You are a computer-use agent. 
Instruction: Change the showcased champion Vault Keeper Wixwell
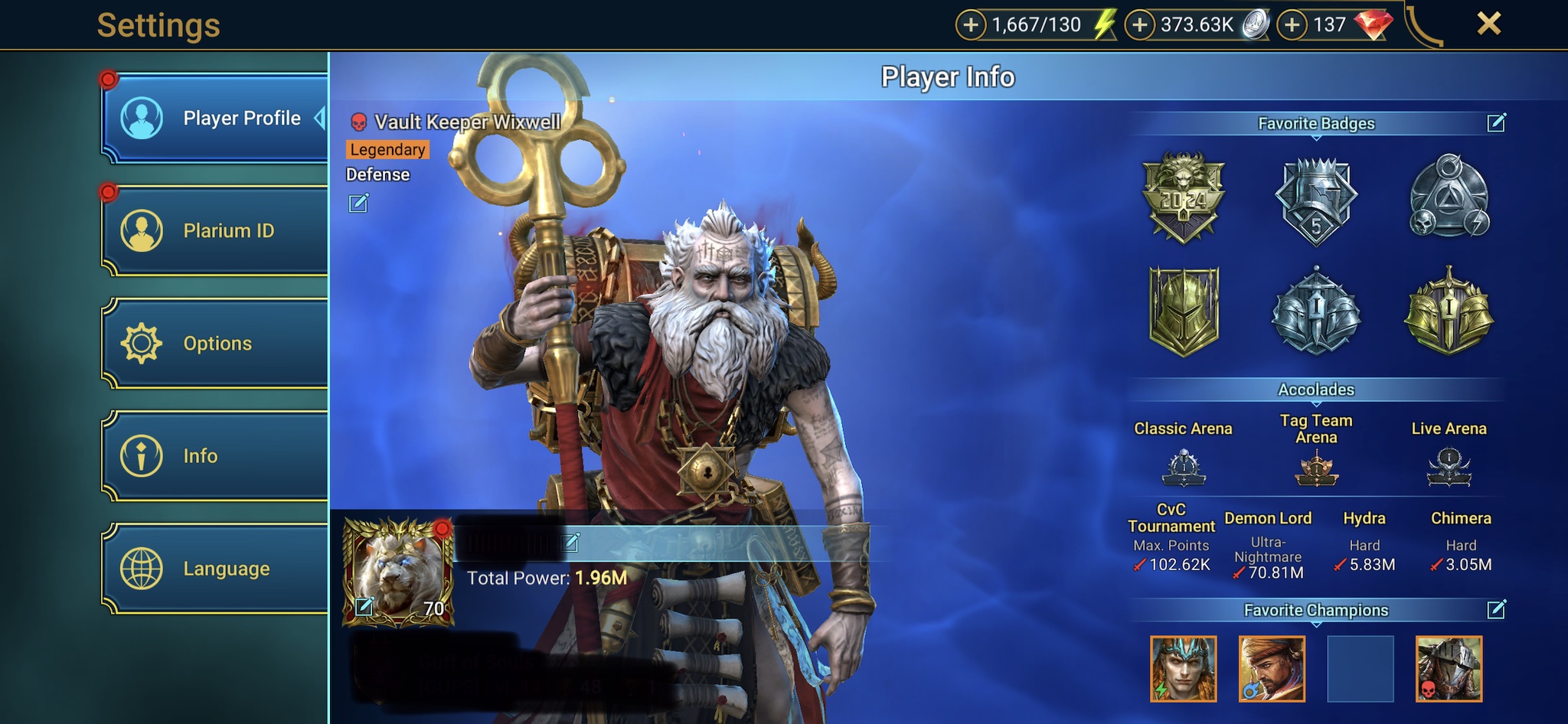click(x=358, y=204)
